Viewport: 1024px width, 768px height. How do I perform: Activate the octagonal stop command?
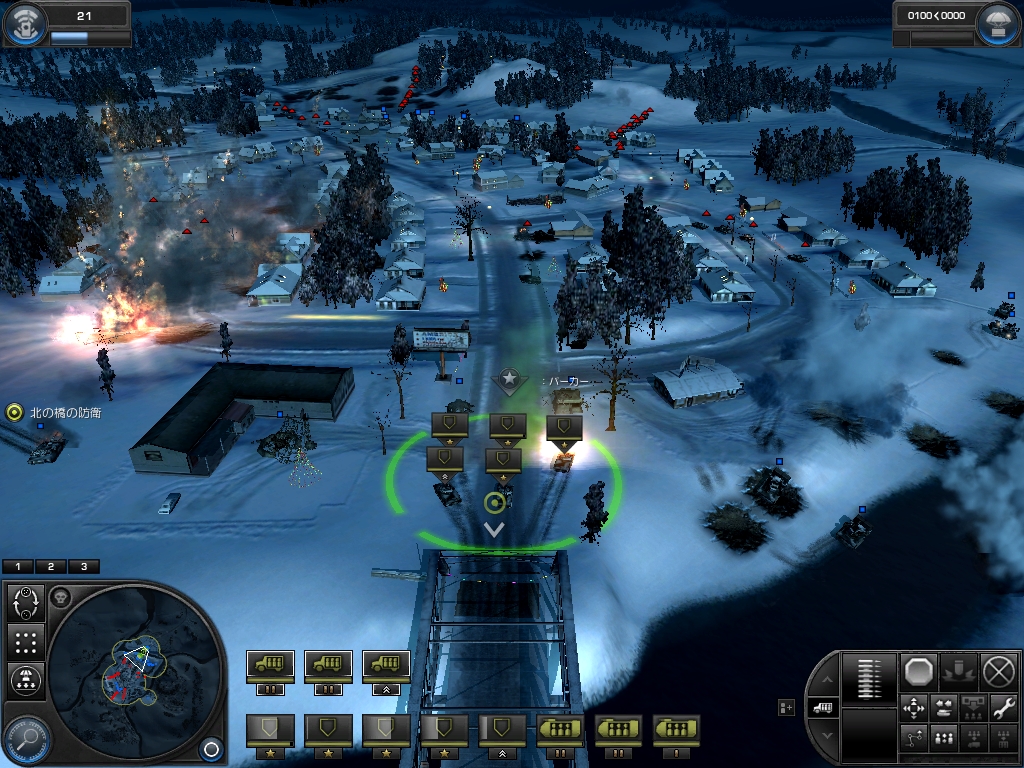(919, 671)
